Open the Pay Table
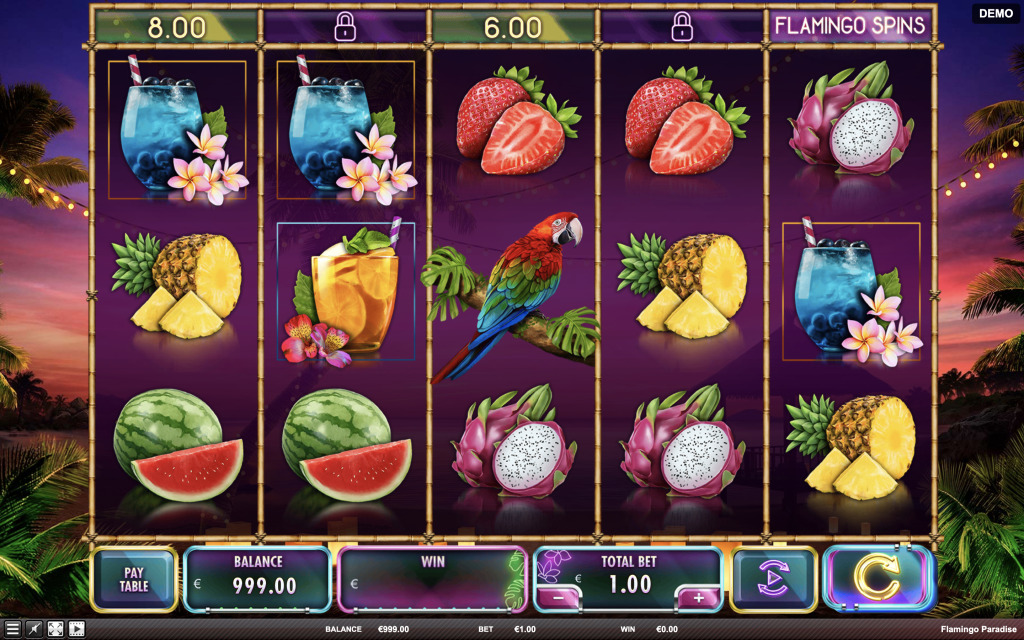 point(134,580)
